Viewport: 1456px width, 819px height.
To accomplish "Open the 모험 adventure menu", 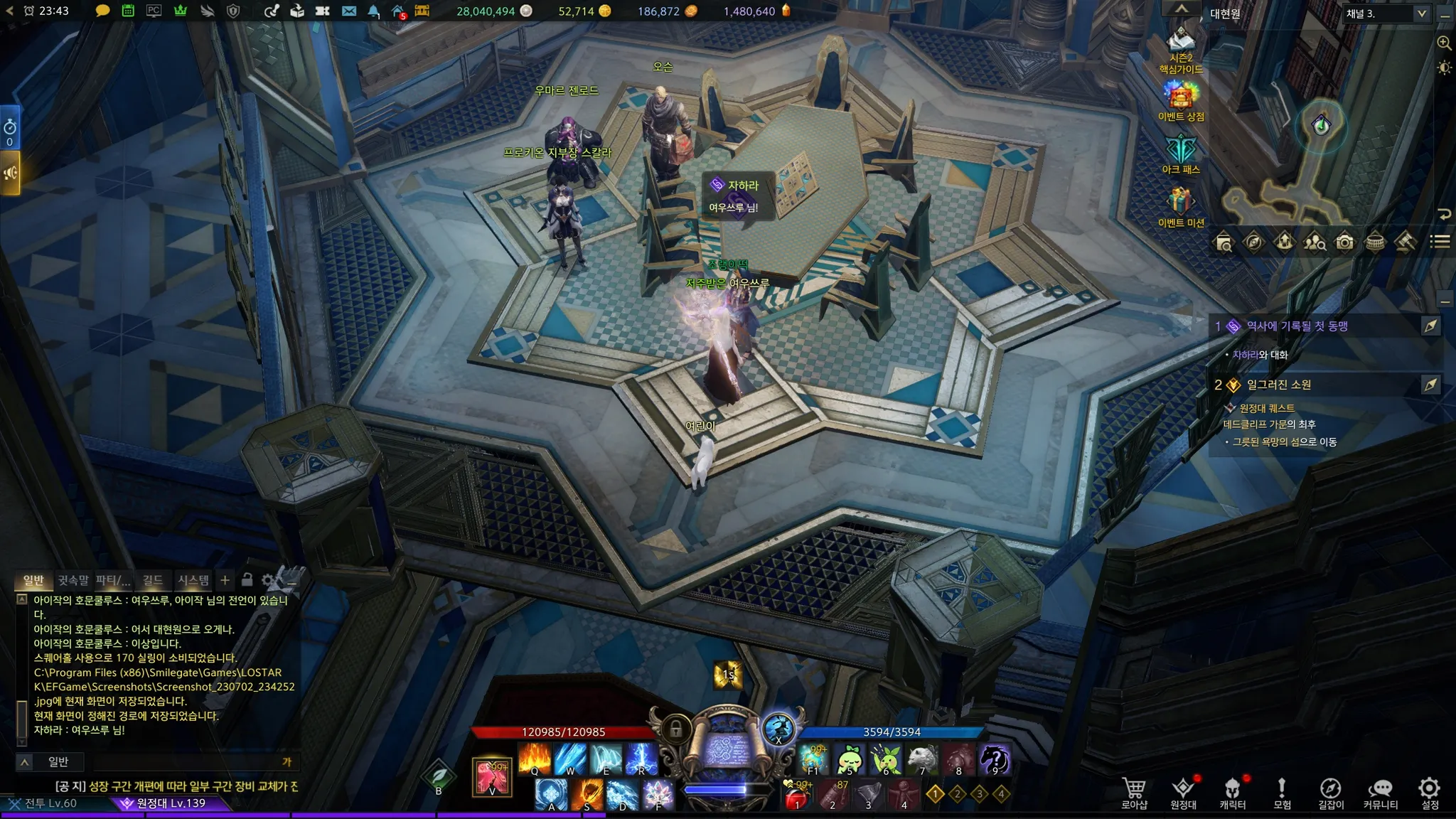I will (x=1281, y=792).
